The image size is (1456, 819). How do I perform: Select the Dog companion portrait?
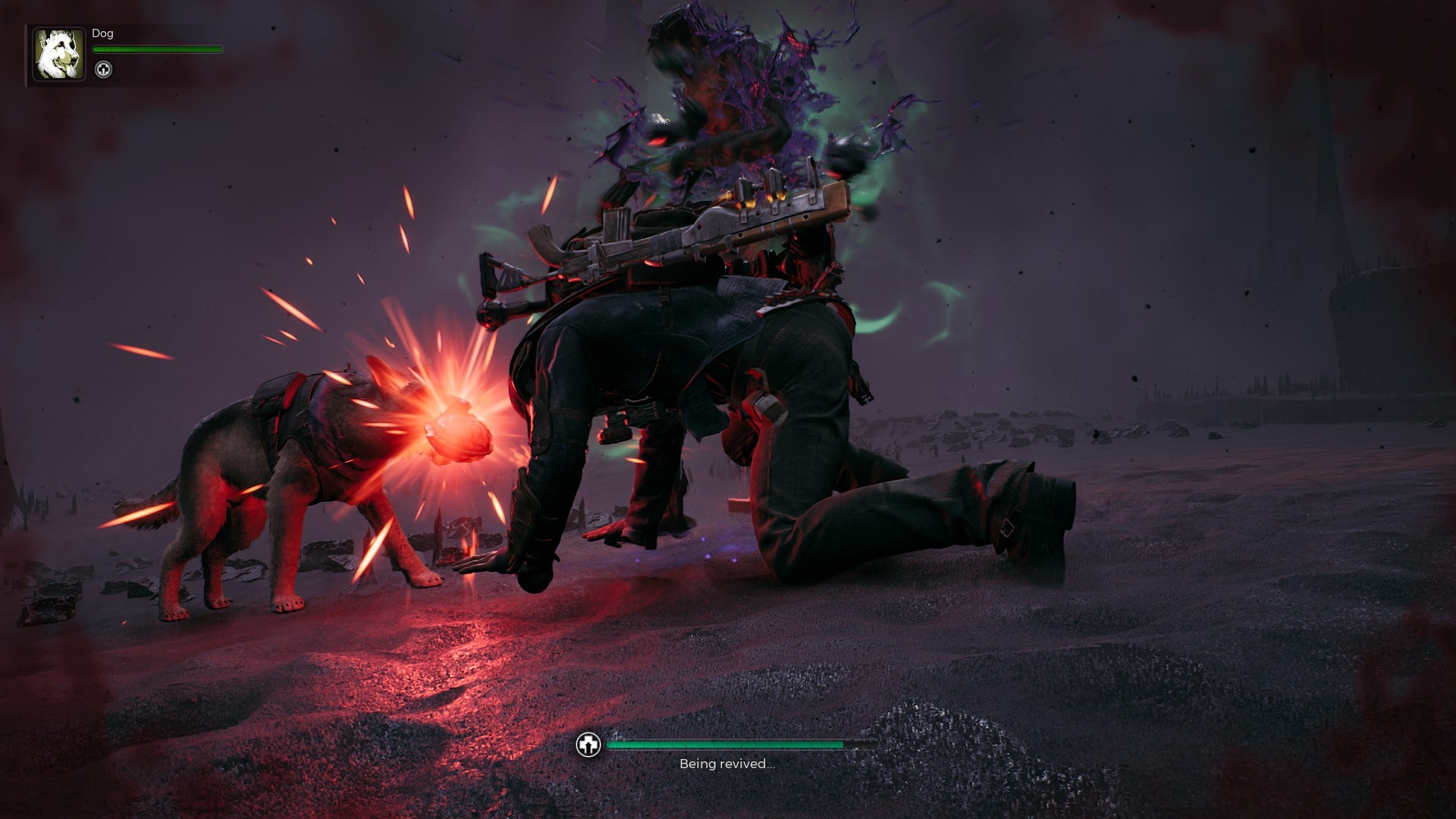[x=58, y=55]
